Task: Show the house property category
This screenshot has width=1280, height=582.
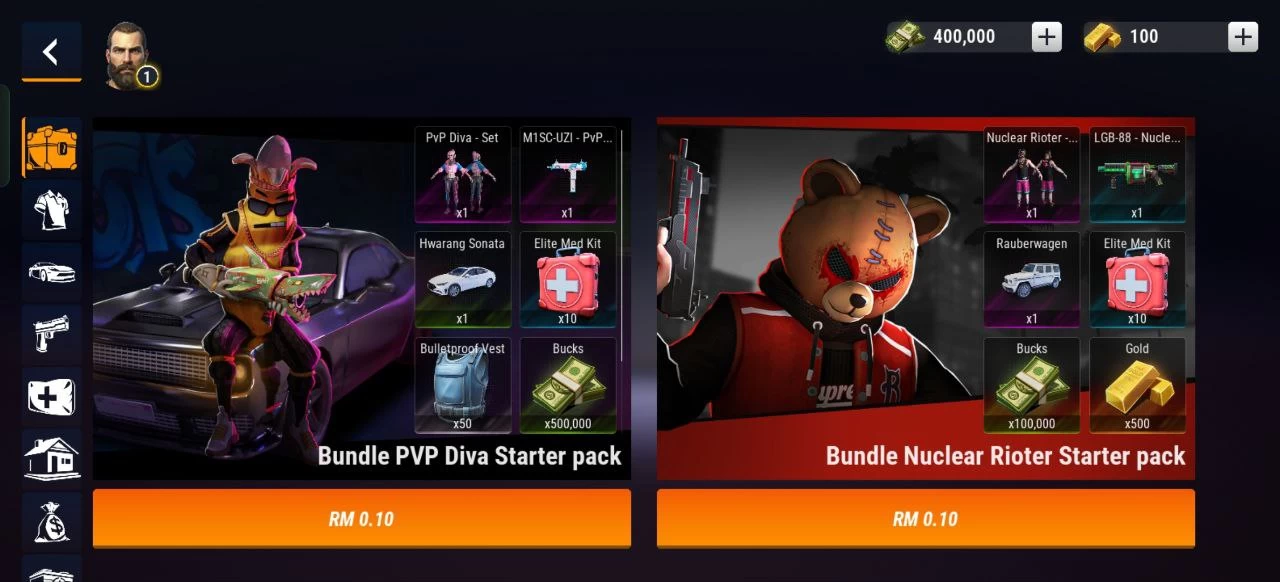Action: pyautogui.click(x=51, y=458)
